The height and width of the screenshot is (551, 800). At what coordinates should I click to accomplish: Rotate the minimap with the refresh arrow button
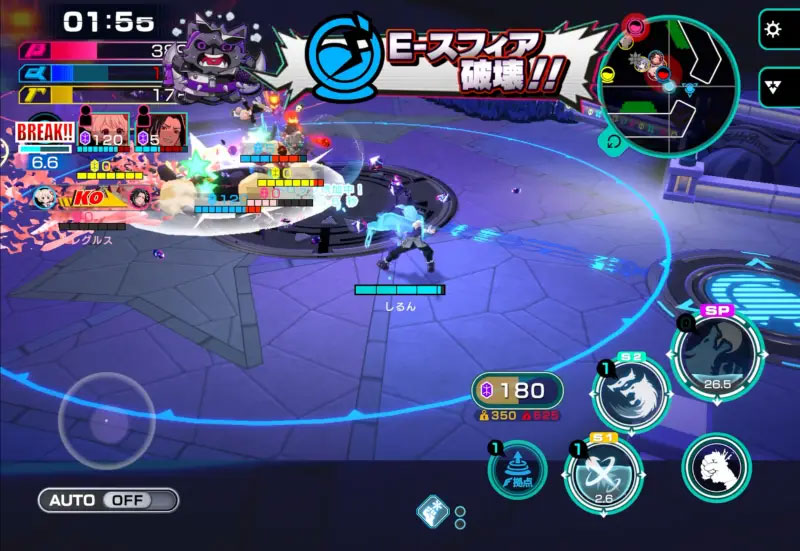pos(613,142)
